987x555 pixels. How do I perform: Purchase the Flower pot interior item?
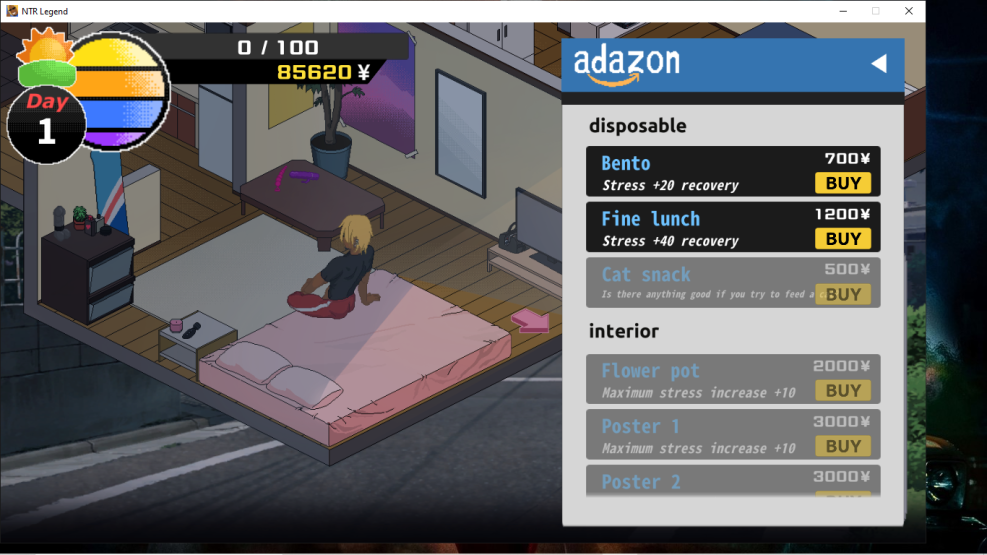tap(842, 390)
